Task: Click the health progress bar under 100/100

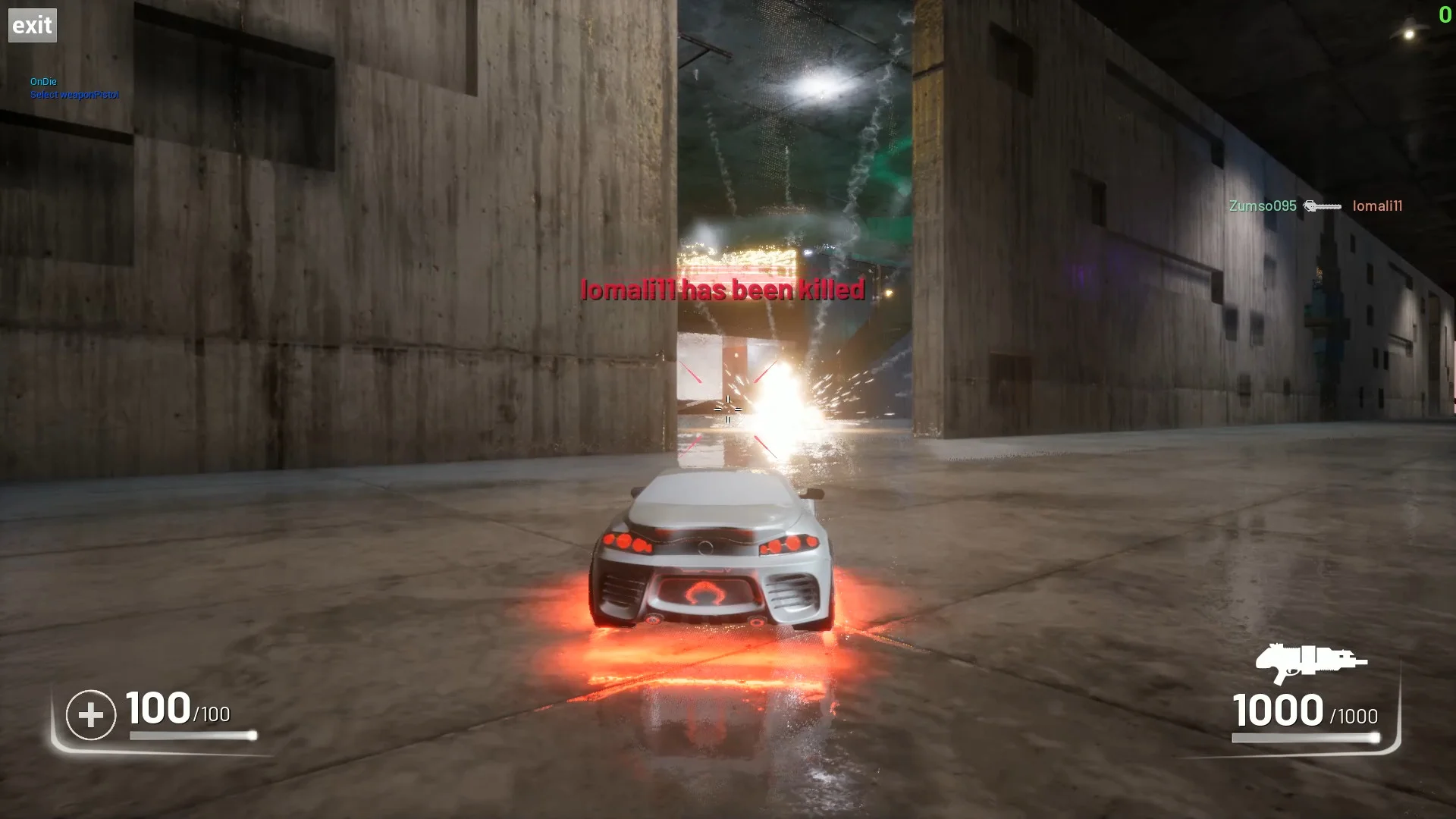Action: point(192,736)
